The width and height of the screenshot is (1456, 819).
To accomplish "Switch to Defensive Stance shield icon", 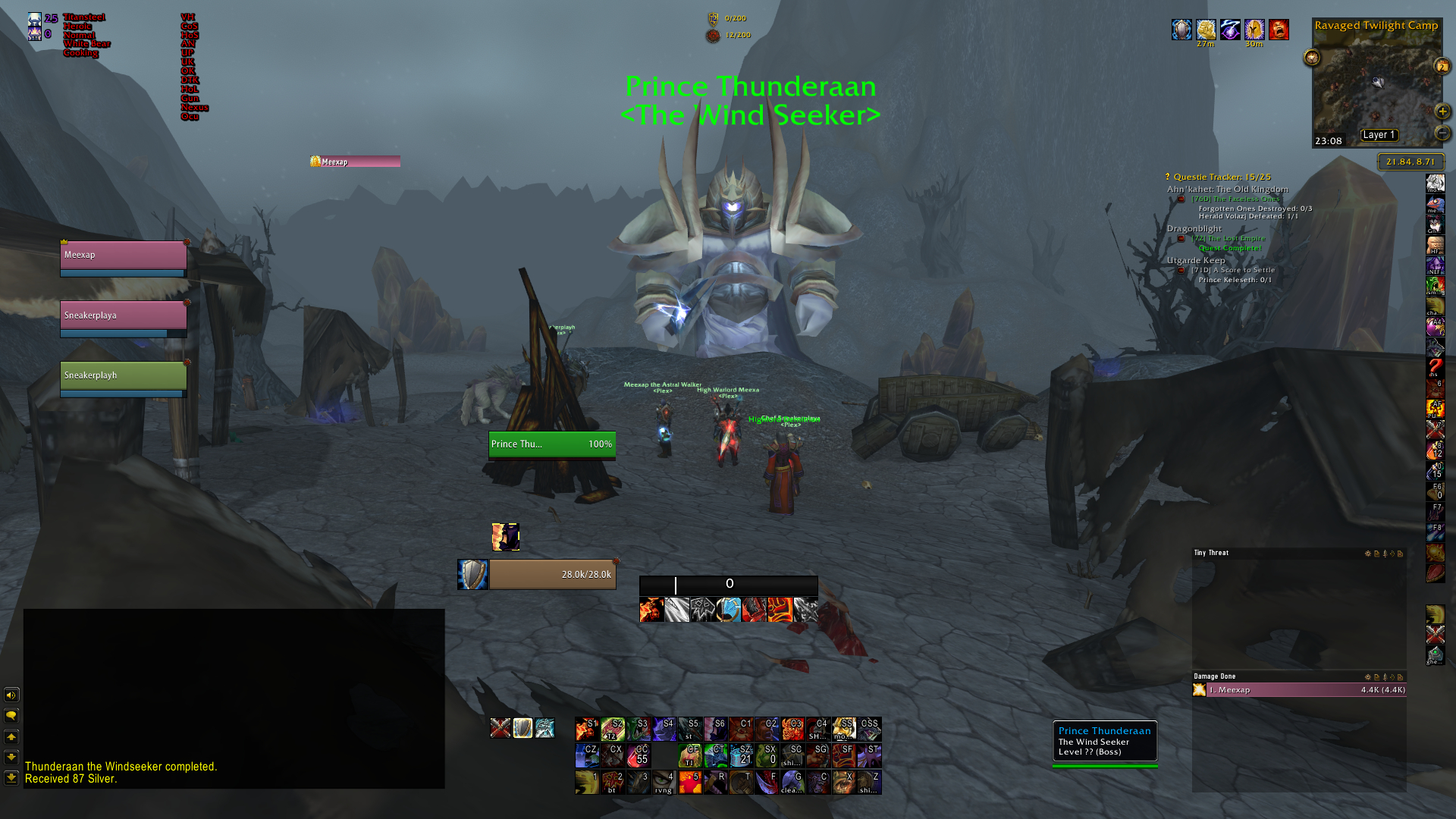I will click(522, 728).
